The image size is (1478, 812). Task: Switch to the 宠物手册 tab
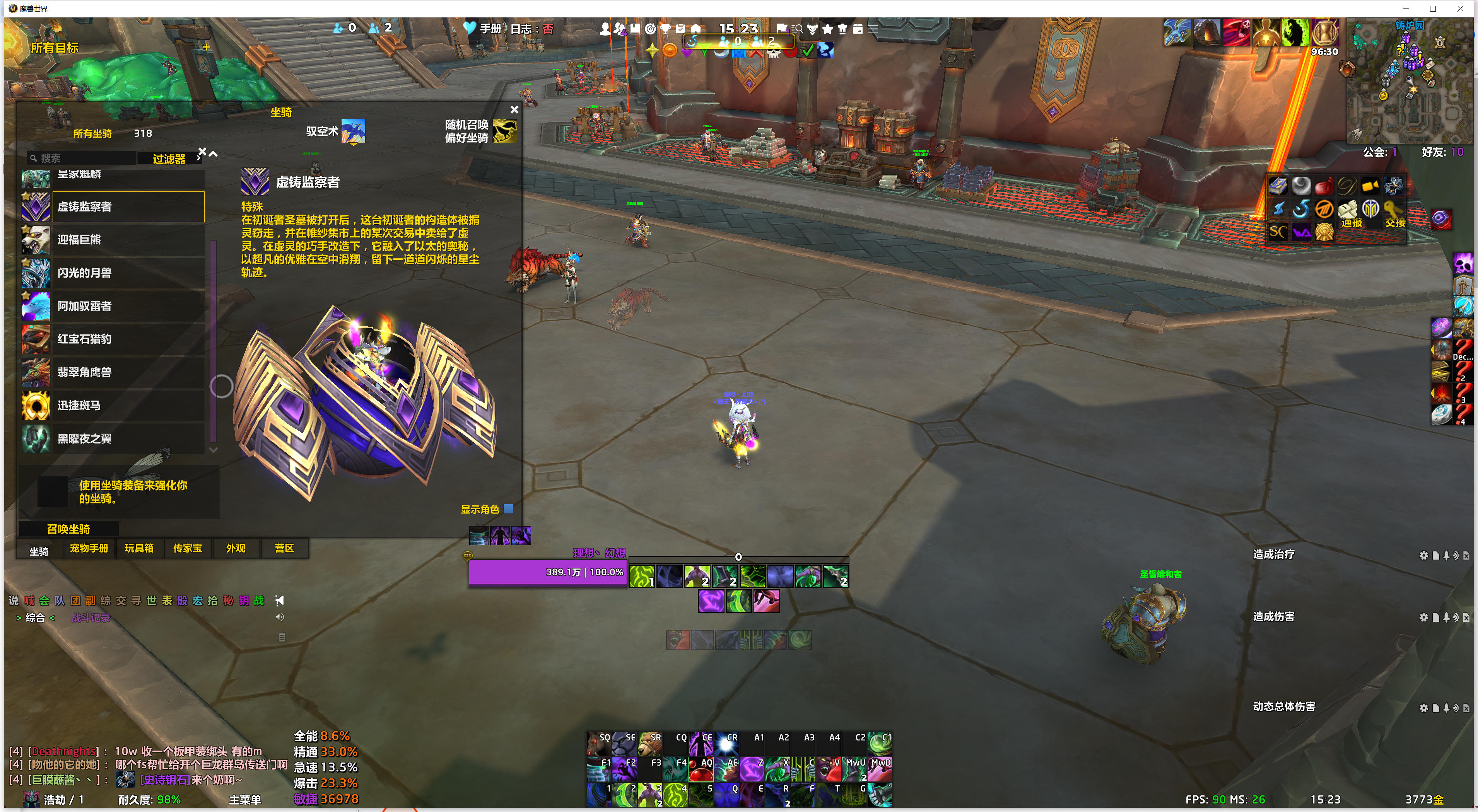point(89,548)
